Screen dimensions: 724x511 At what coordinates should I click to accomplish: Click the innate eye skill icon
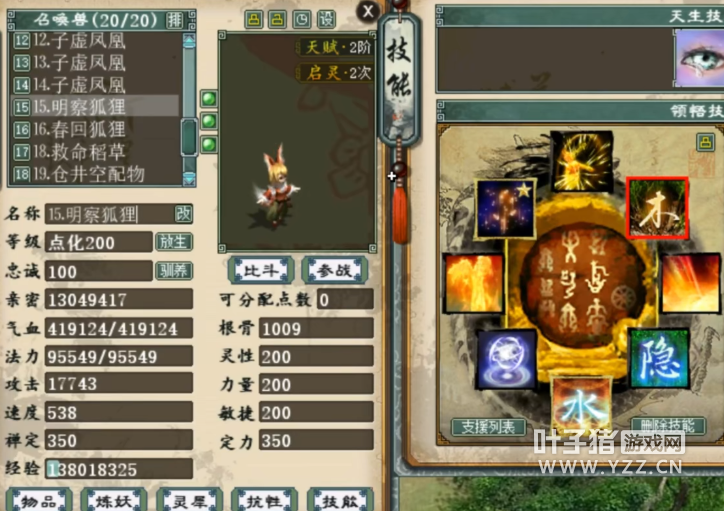click(x=699, y=59)
